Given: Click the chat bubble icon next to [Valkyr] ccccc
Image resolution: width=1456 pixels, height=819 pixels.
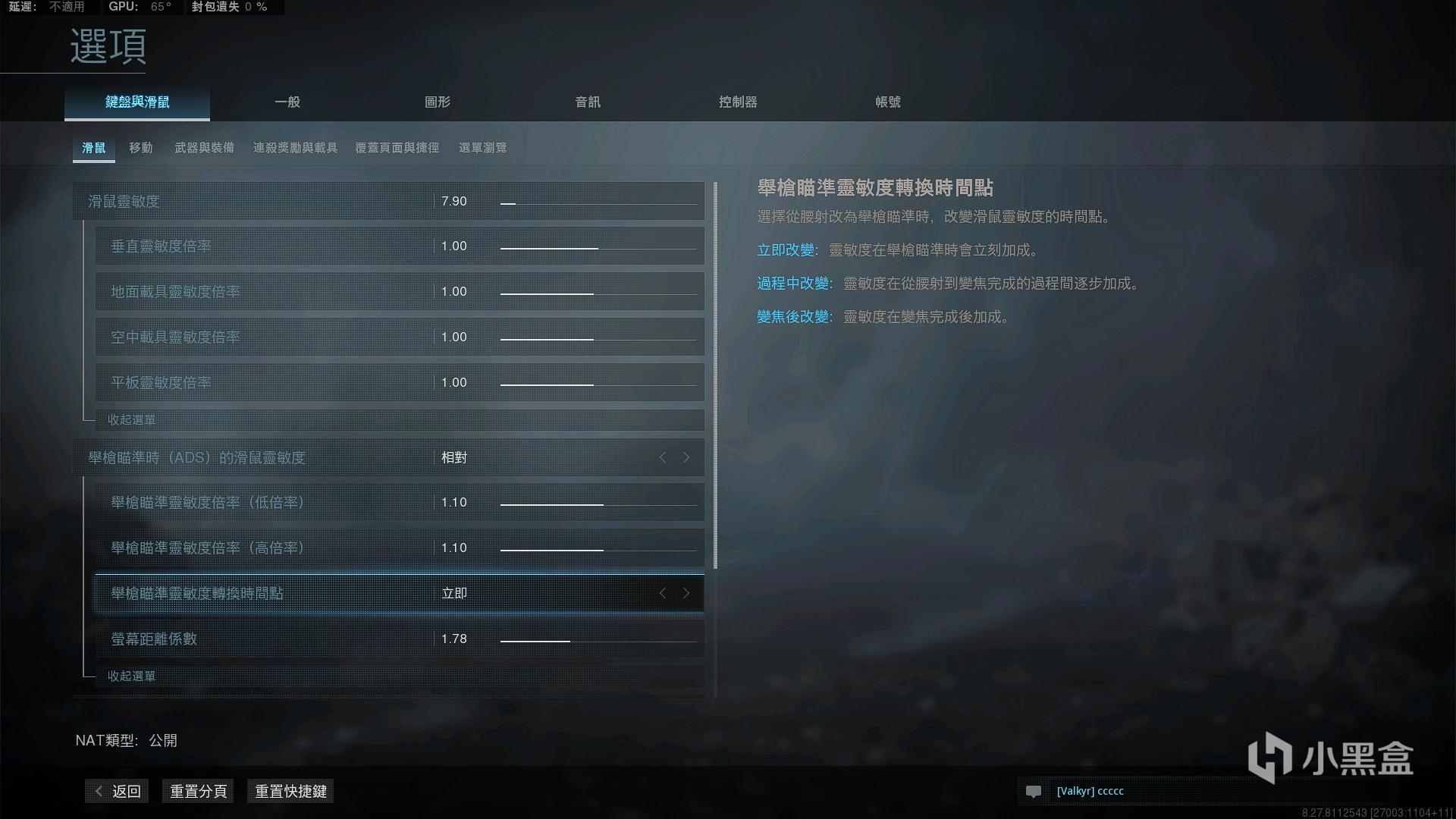Looking at the screenshot, I should pyautogui.click(x=1035, y=791).
